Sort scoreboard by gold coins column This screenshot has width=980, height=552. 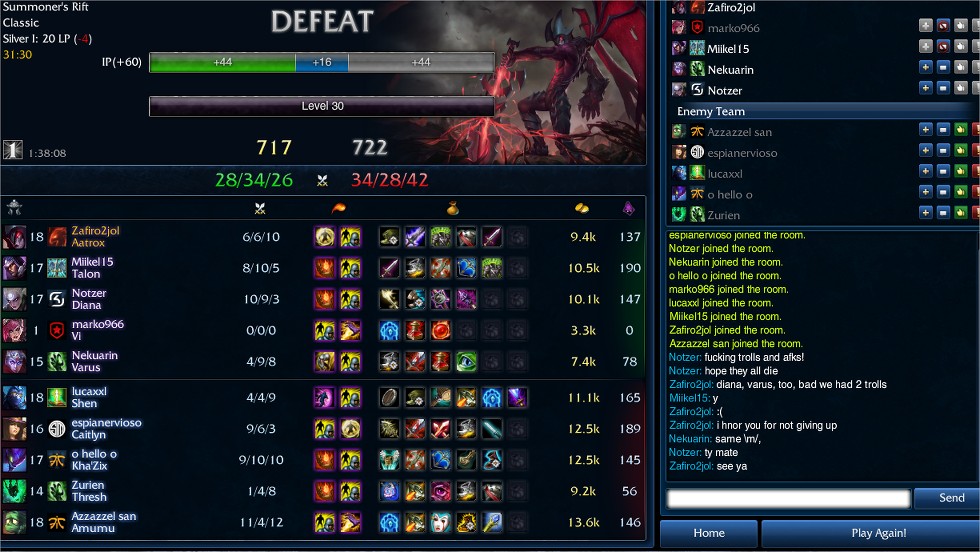[x=582, y=208]
